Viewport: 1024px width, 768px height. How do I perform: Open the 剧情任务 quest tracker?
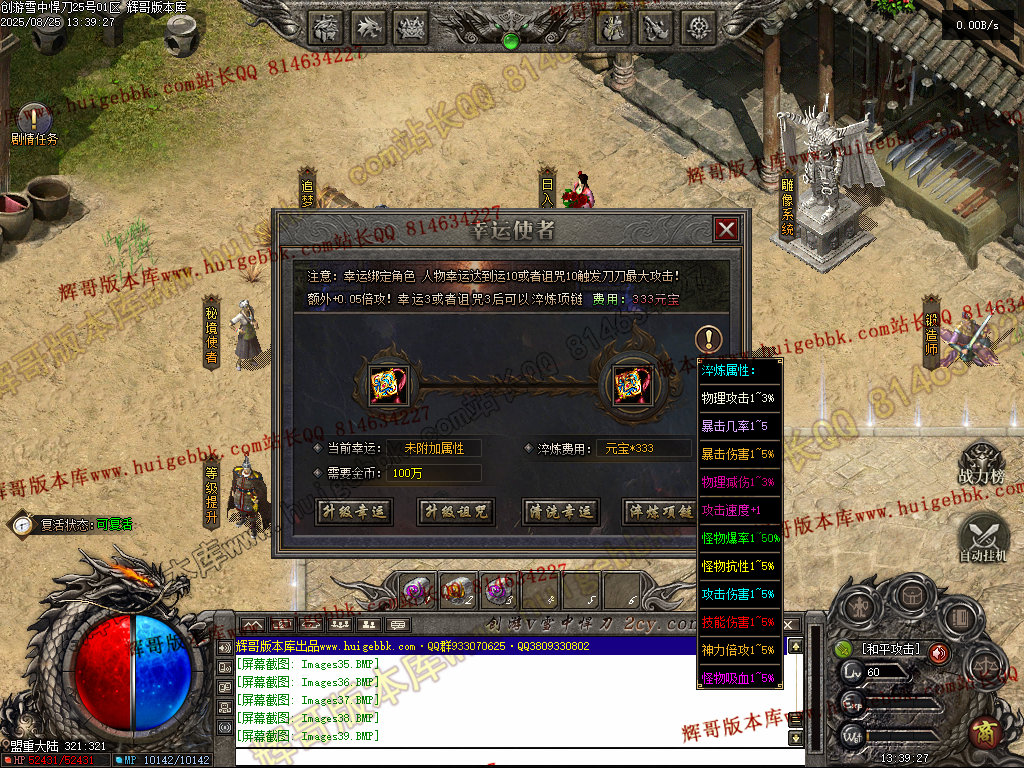34,120
